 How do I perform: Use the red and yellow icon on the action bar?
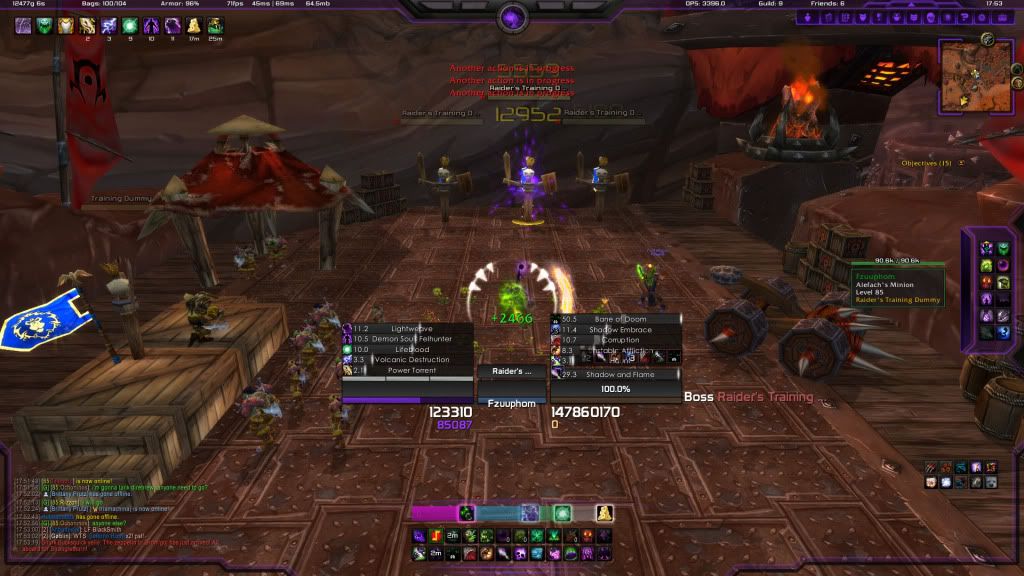tap(438, 537)
